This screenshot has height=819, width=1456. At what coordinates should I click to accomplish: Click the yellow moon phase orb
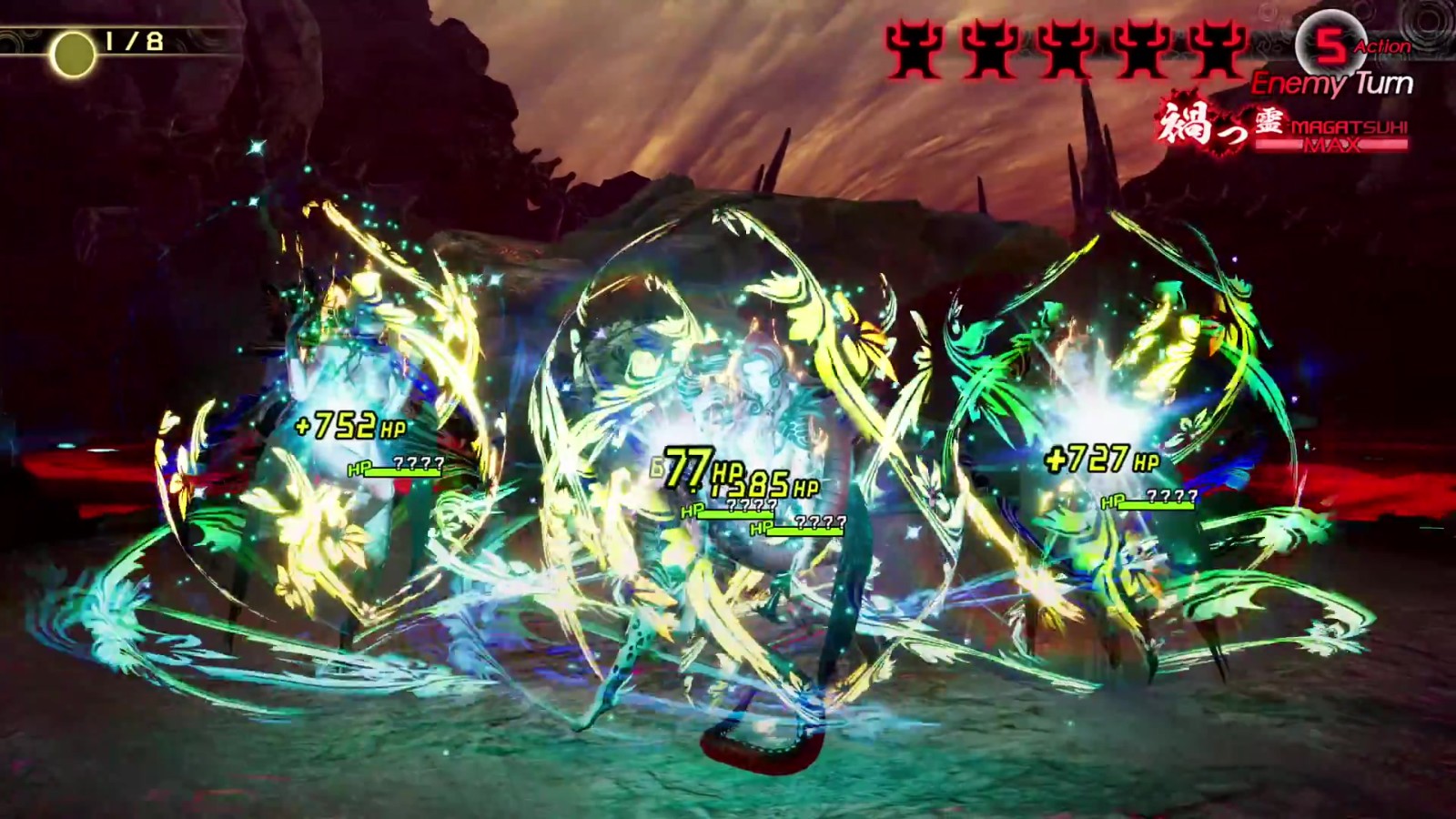click(x=74, y=56)
